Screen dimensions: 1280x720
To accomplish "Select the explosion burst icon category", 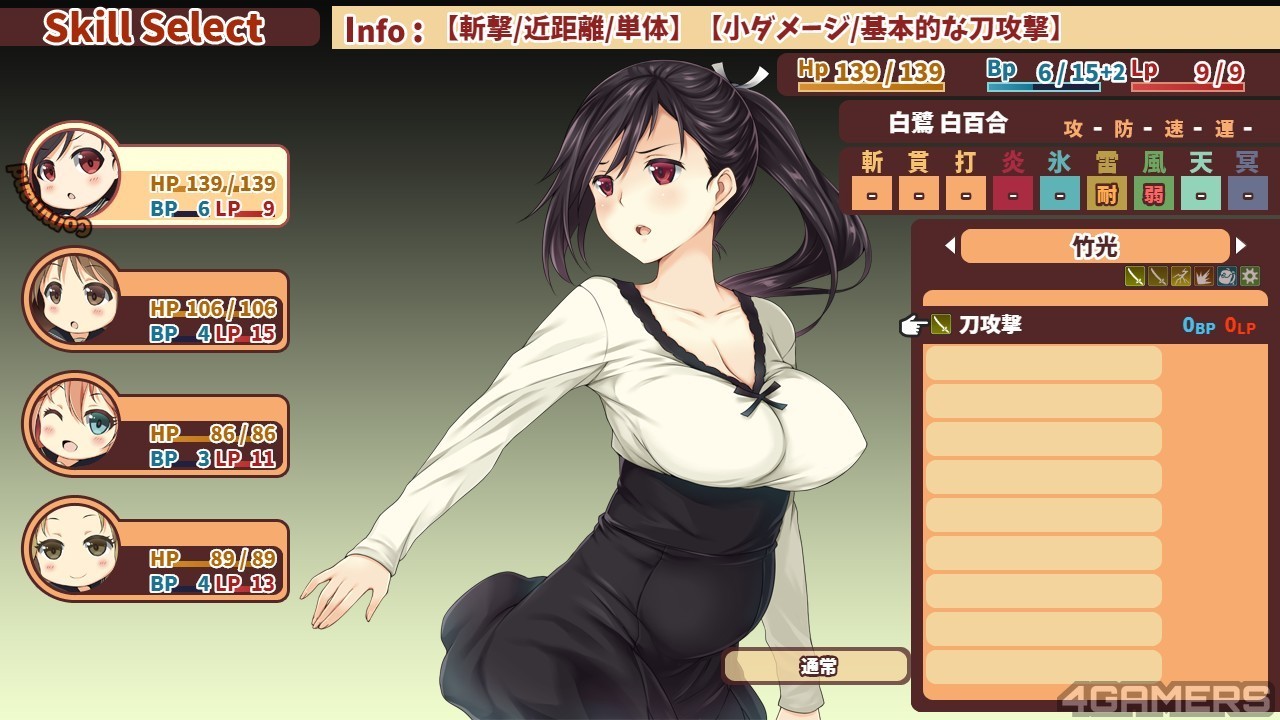I will [1204, 276].
